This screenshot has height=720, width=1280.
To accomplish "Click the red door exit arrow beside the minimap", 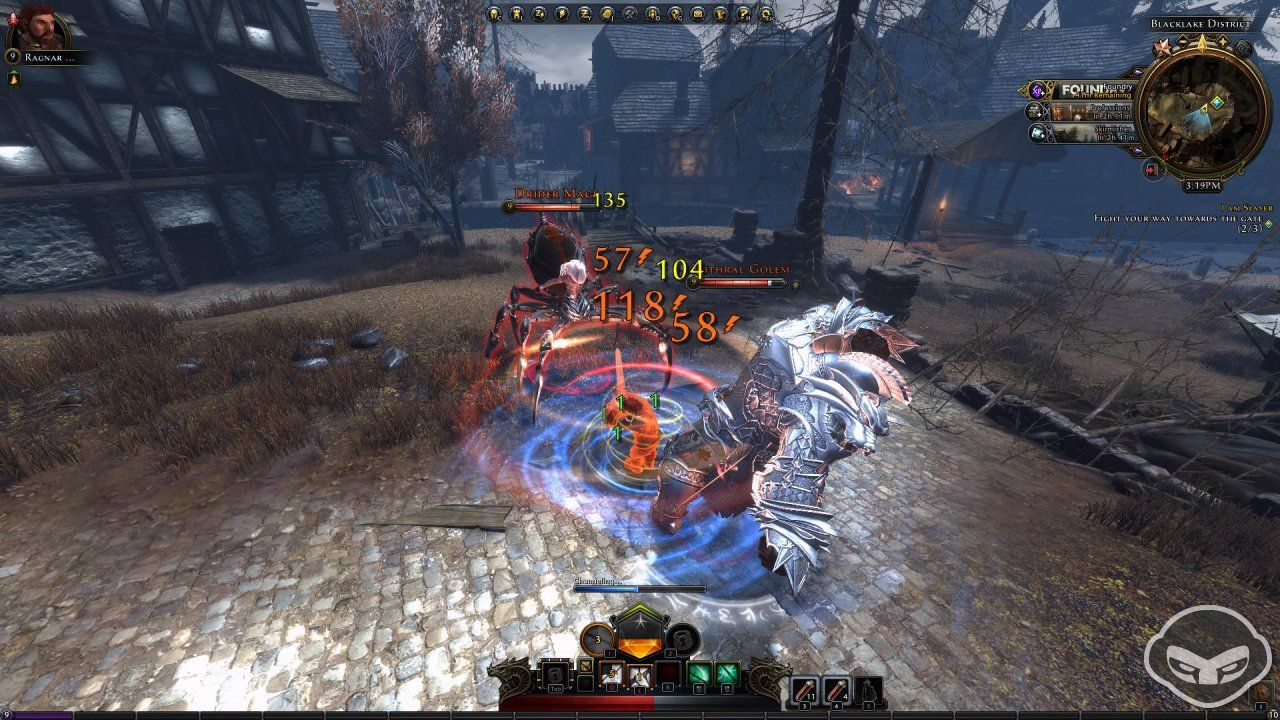I will [1151, 169].
